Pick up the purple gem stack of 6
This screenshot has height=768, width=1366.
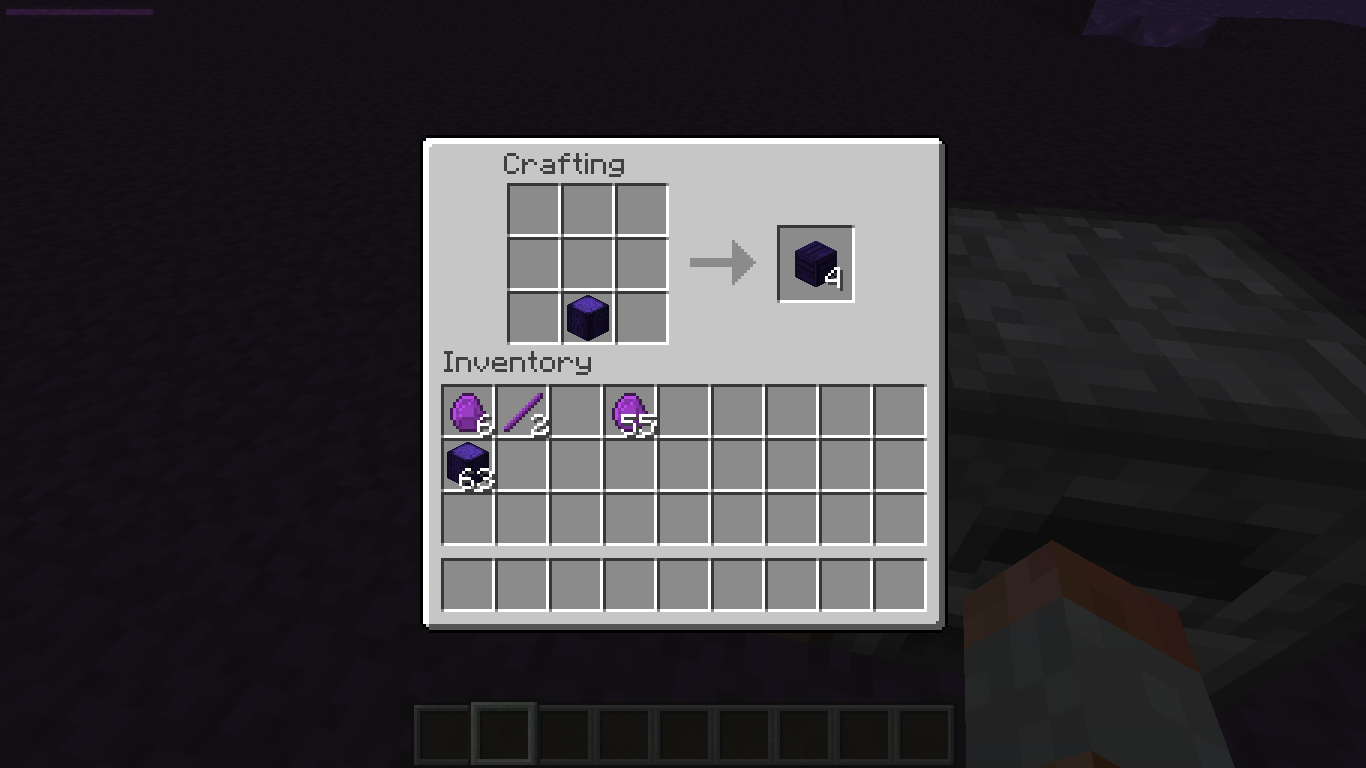tap(468, 410)
